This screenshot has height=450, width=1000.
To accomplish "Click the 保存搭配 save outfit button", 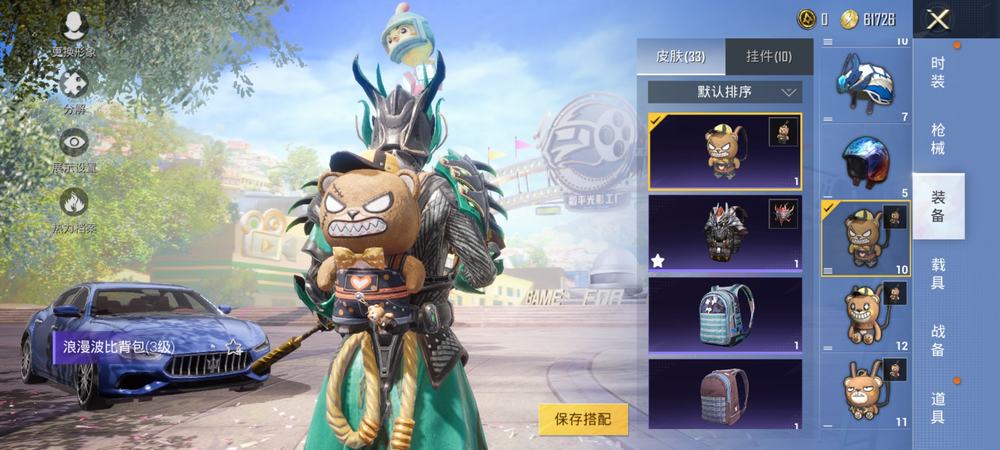I will (583, 419).
